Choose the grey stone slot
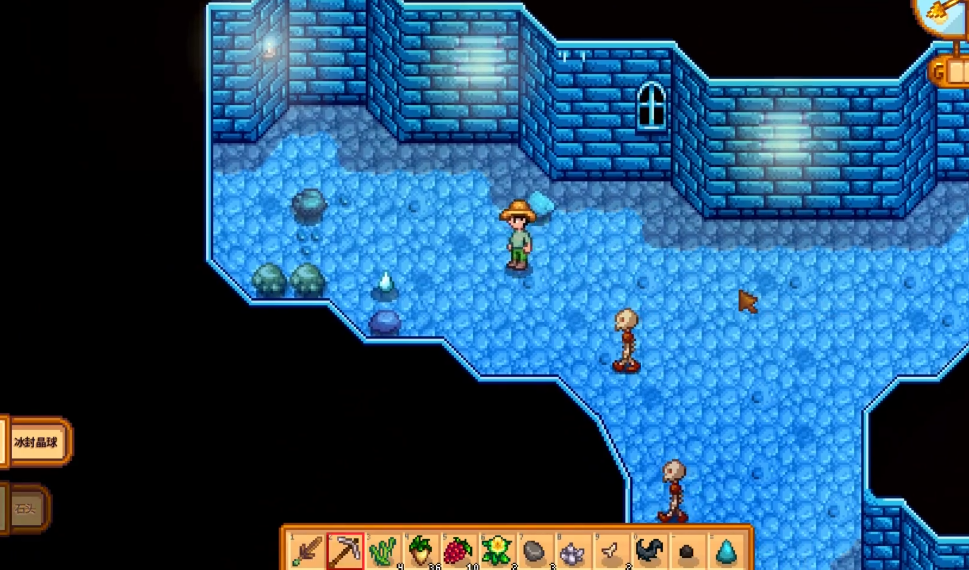The width and height of the screenshot is (969, 570). tap(535, 549)
